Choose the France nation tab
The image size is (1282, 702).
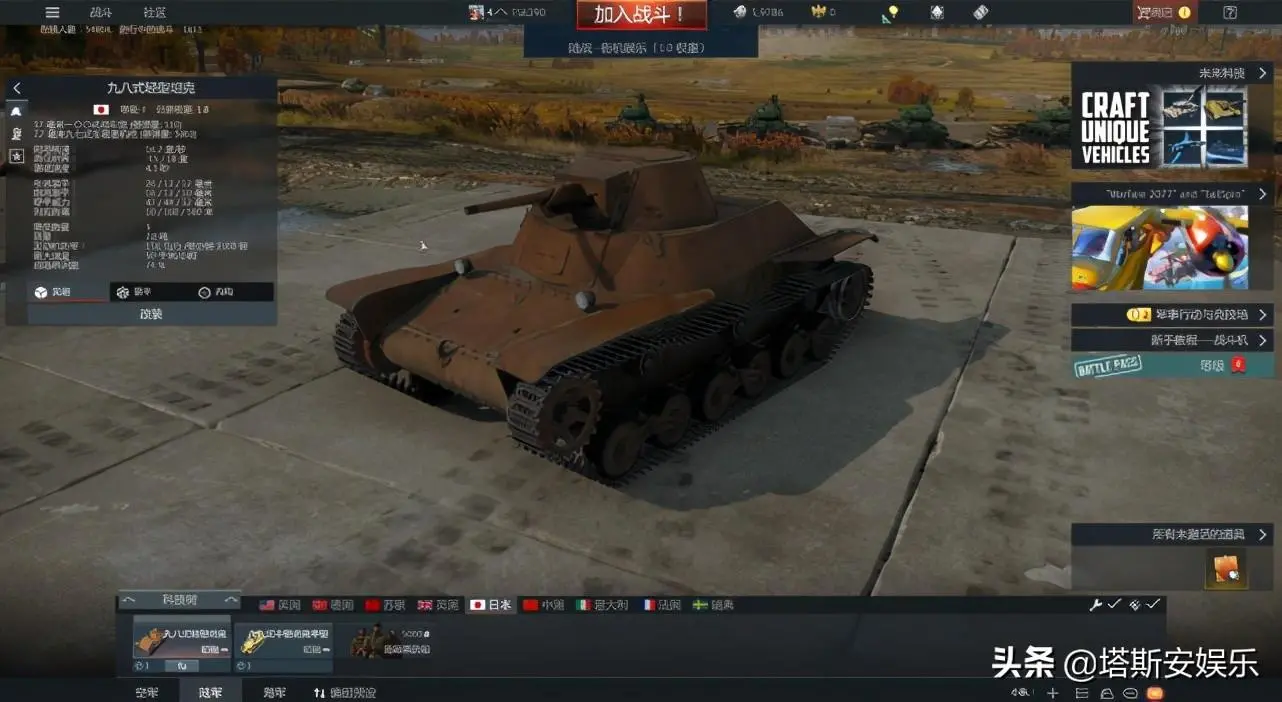[662, 605]
